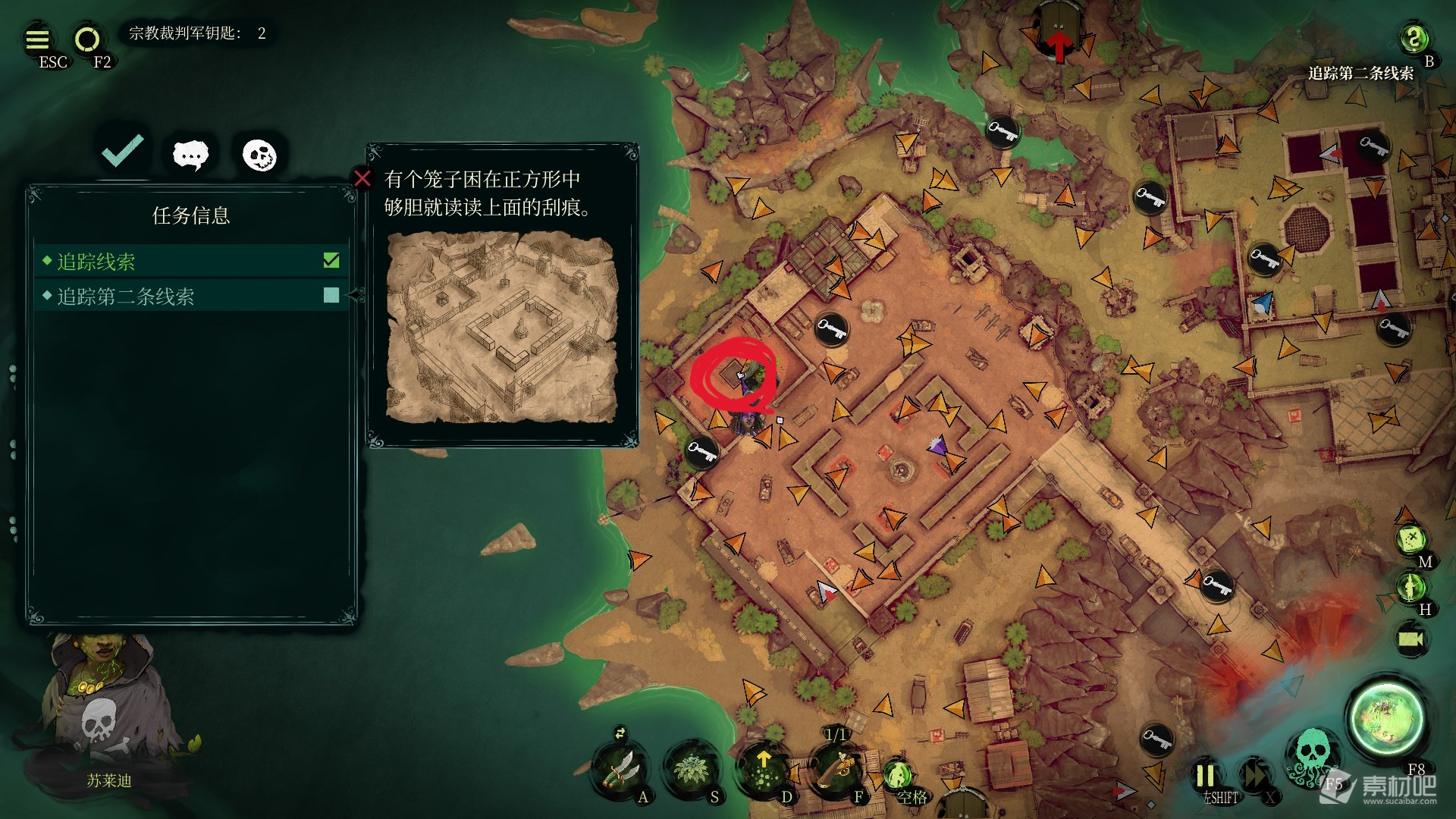Click the circular F2 reload icon
1456x819 pixels.
tap(86, 39)
